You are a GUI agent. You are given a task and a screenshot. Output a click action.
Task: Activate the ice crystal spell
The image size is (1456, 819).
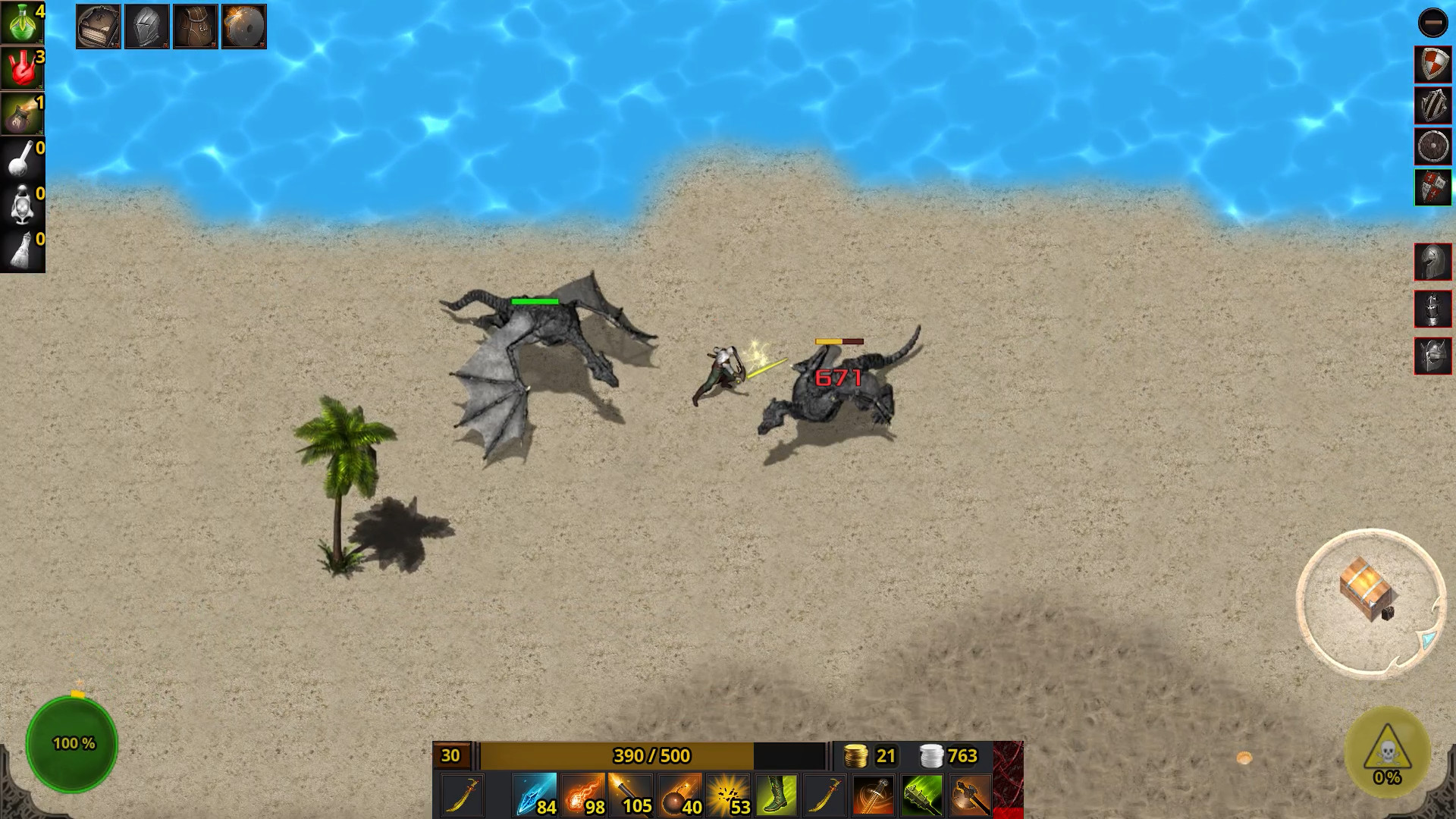click(x=535, y=795)
